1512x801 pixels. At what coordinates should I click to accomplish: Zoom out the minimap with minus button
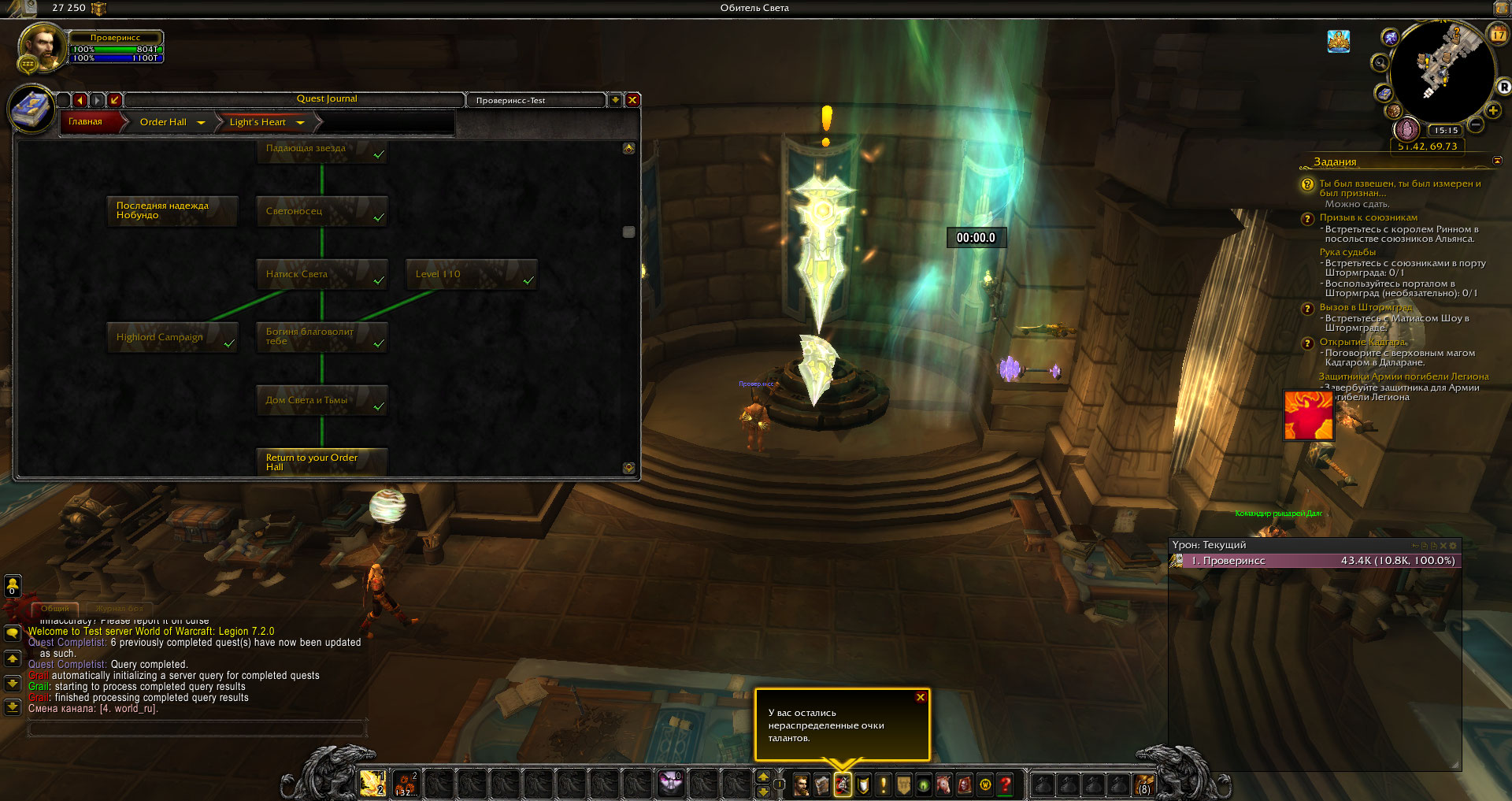(x=1476, y=124)
